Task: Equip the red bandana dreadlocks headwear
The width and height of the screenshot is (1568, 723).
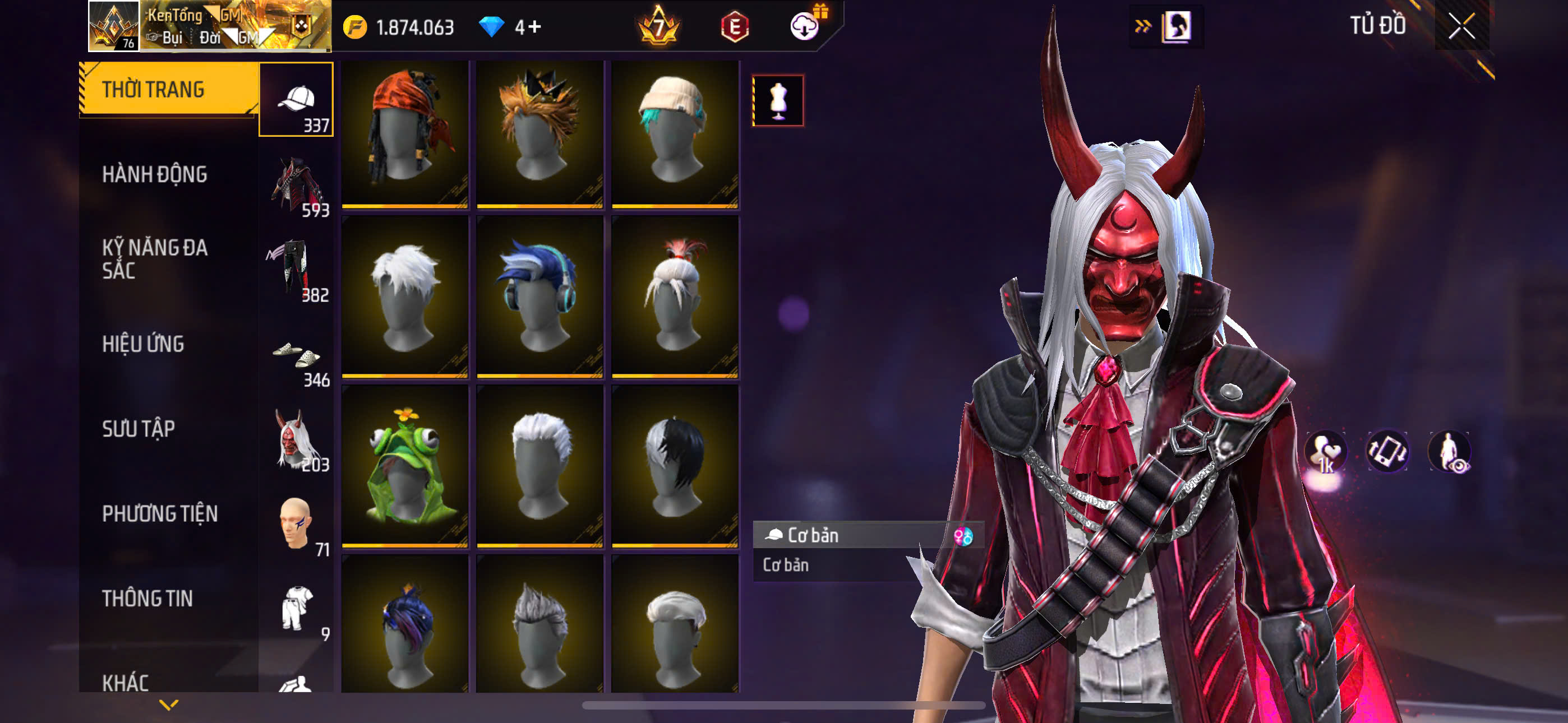Action: tap(405, 134)
